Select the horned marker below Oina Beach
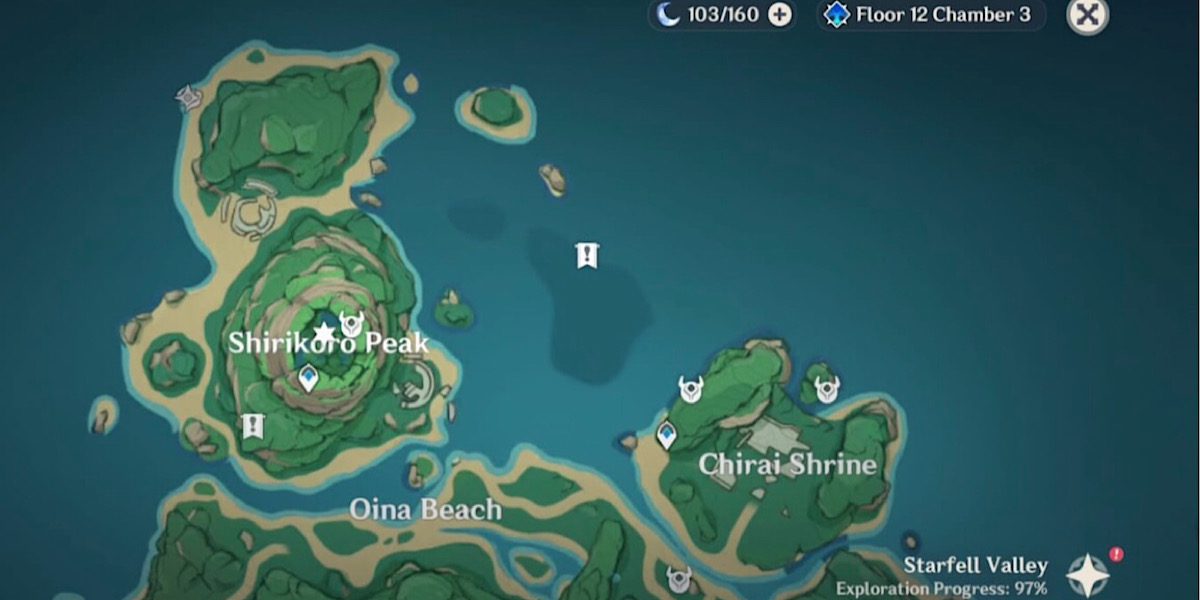This screenshot has width=1200, height=600. (679, 578)
